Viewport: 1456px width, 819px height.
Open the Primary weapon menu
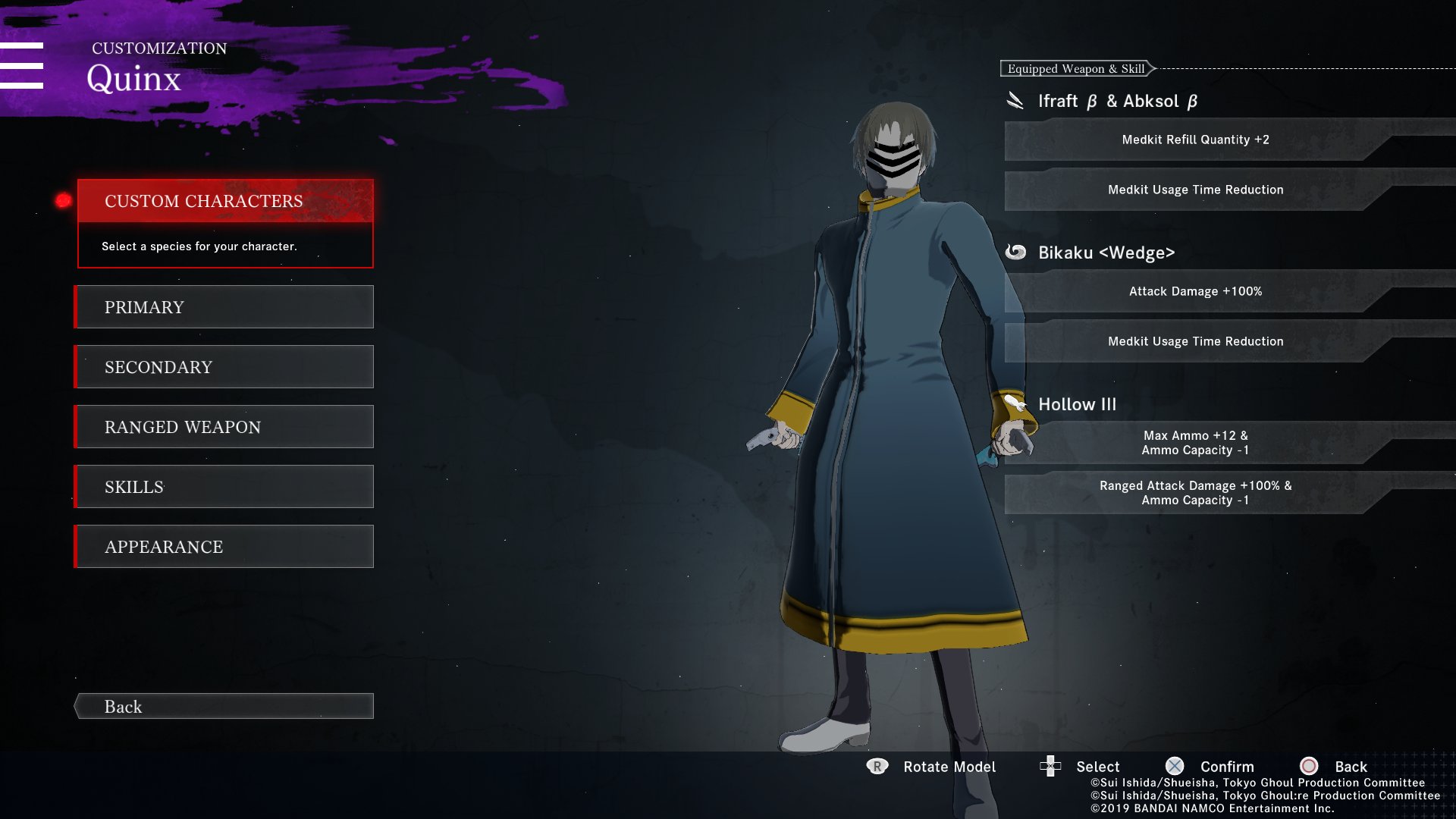pyautogui.click(x=225, y=307)
